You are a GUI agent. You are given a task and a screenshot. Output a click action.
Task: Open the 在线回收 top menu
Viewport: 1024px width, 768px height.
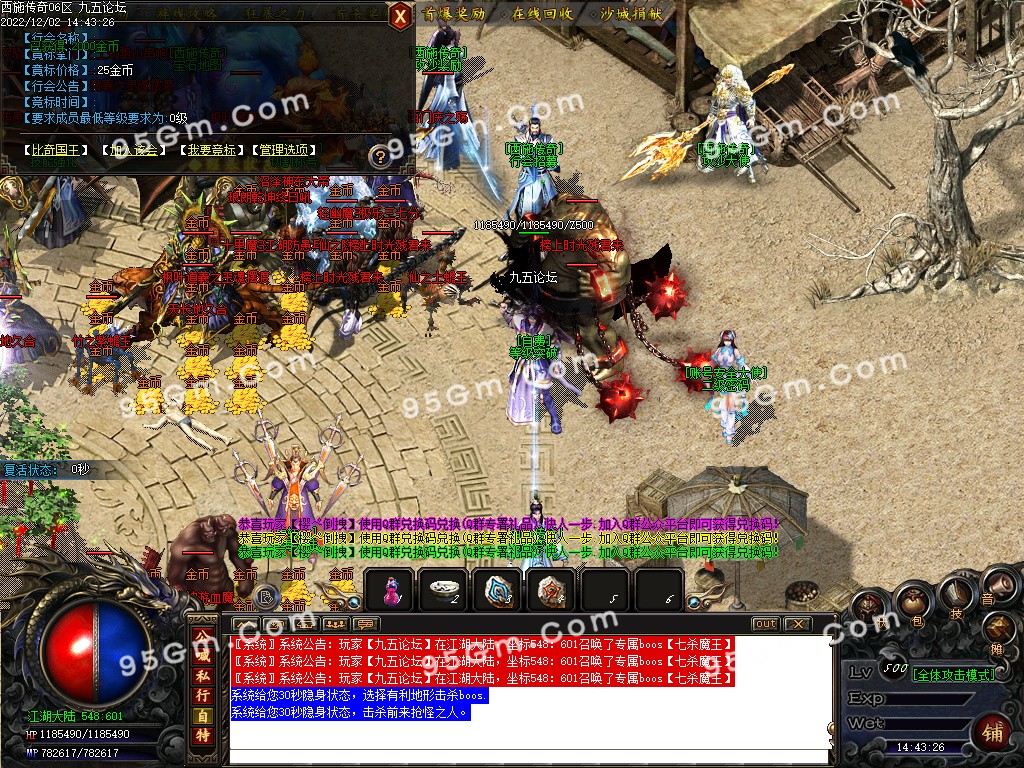click(542, 14)
